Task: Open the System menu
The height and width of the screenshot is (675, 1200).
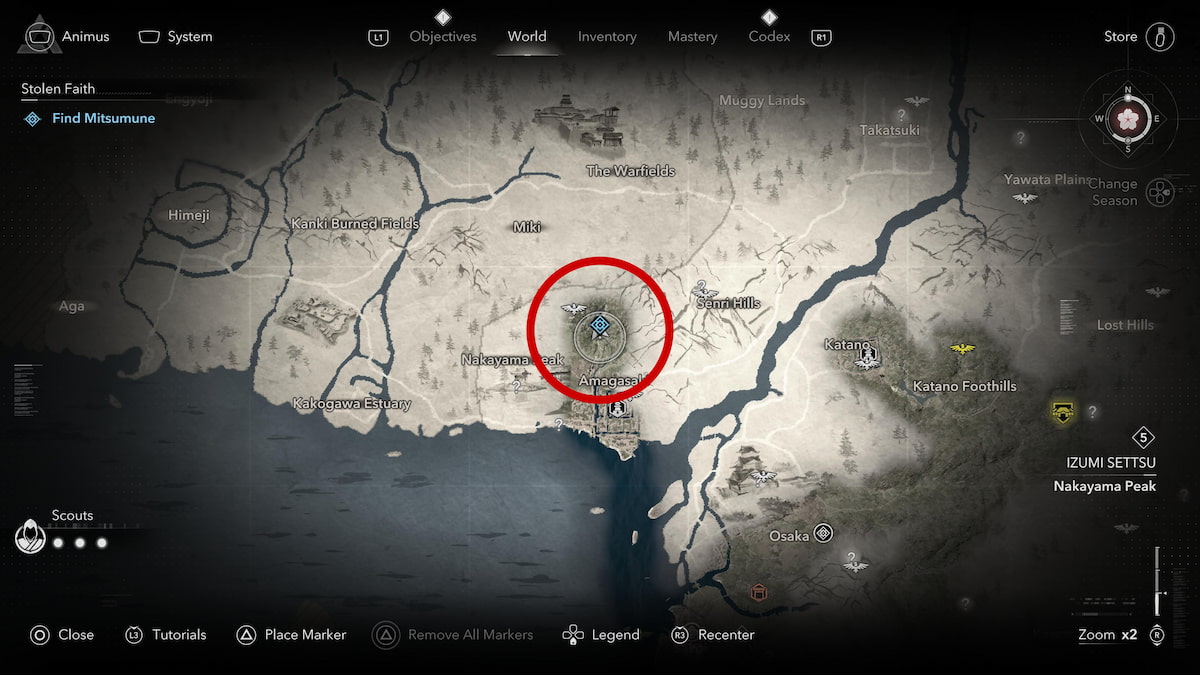Action: (x=176, y=37)
